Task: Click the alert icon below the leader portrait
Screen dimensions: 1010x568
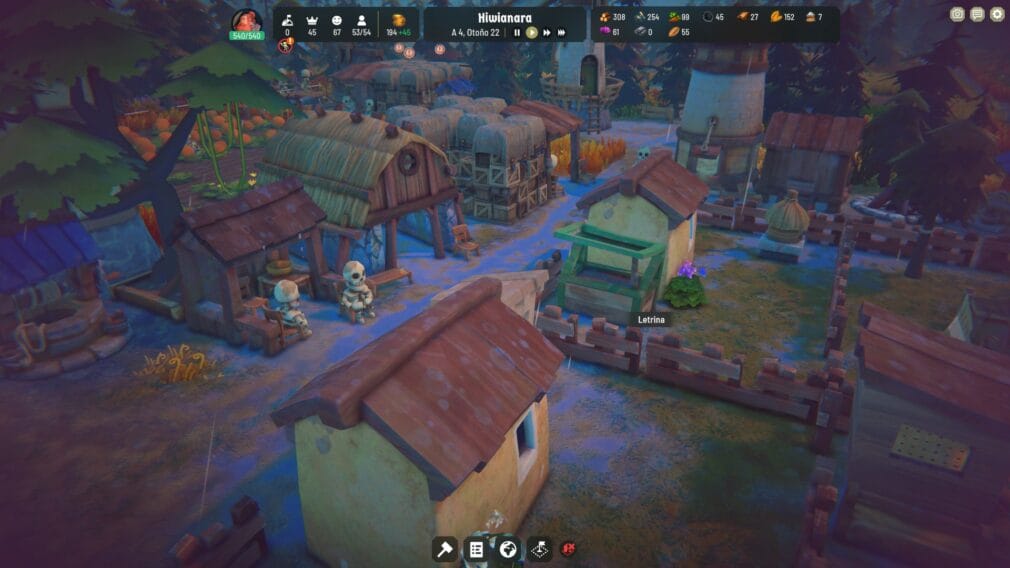Action: [x=284, y=46]
